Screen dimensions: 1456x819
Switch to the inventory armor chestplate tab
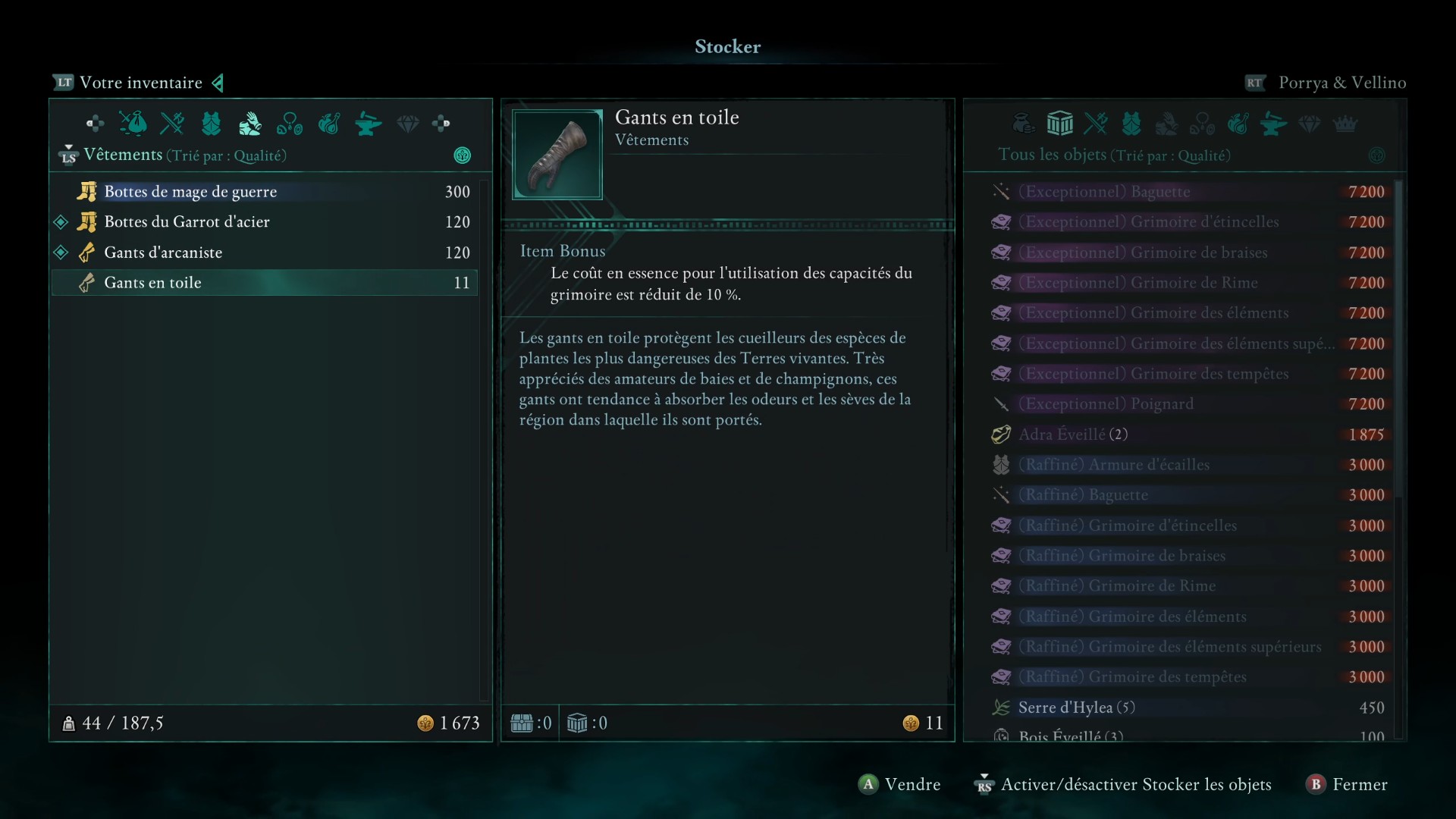click(211, 123)
